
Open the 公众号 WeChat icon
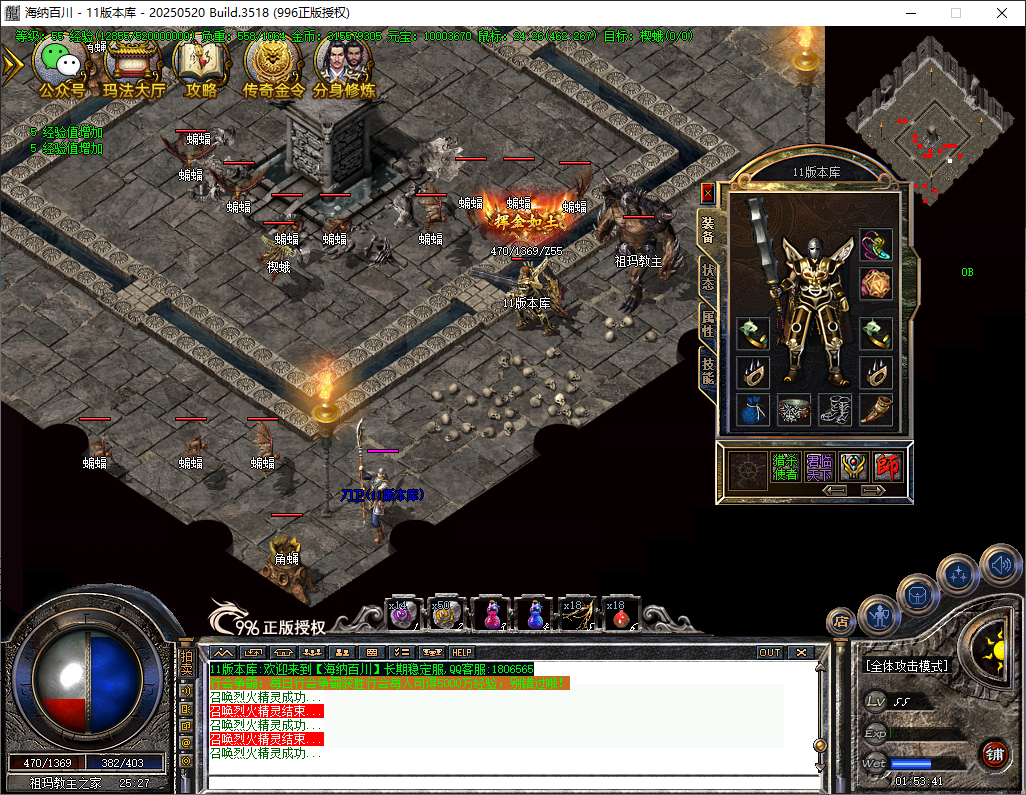(x=62, y=66)
